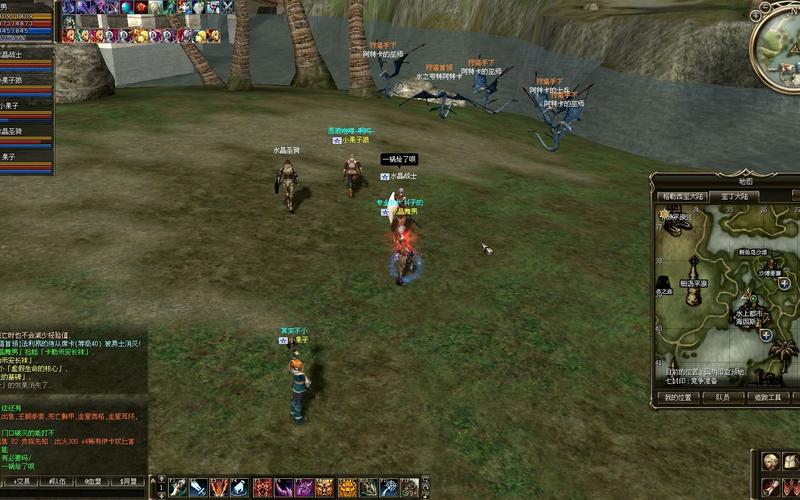Click the 我的位置 button on map

pos(677,397)
